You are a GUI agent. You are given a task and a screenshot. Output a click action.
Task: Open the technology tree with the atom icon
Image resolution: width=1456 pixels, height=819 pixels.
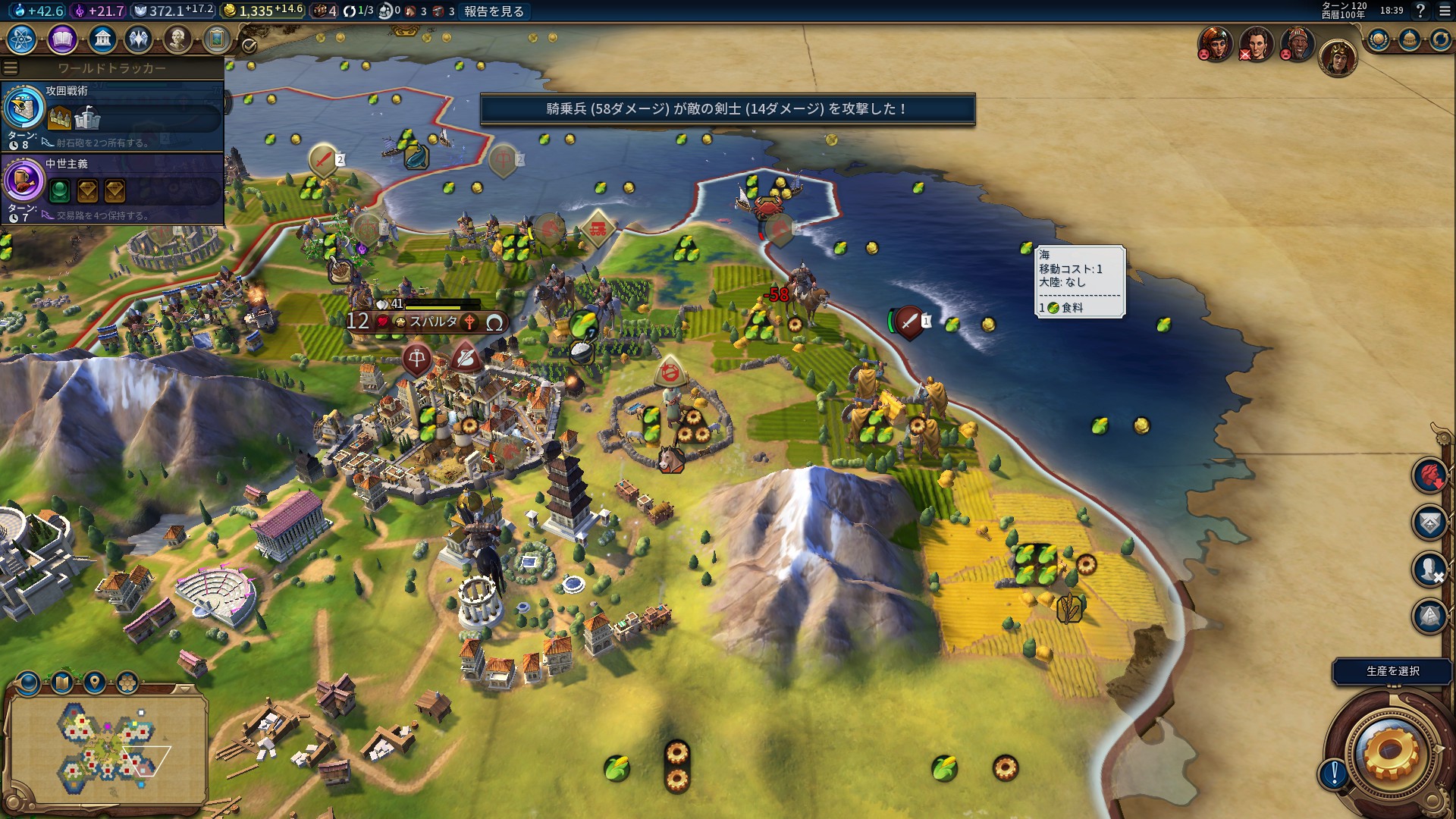22,39
